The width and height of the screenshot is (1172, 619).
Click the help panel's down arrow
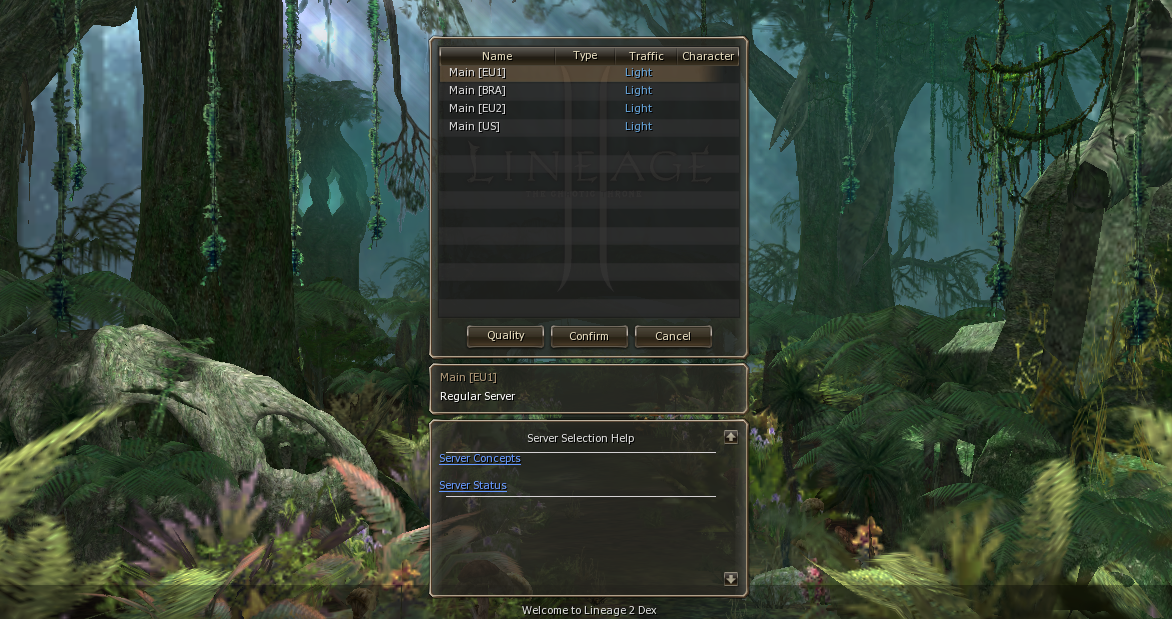(x=731, y=579)
